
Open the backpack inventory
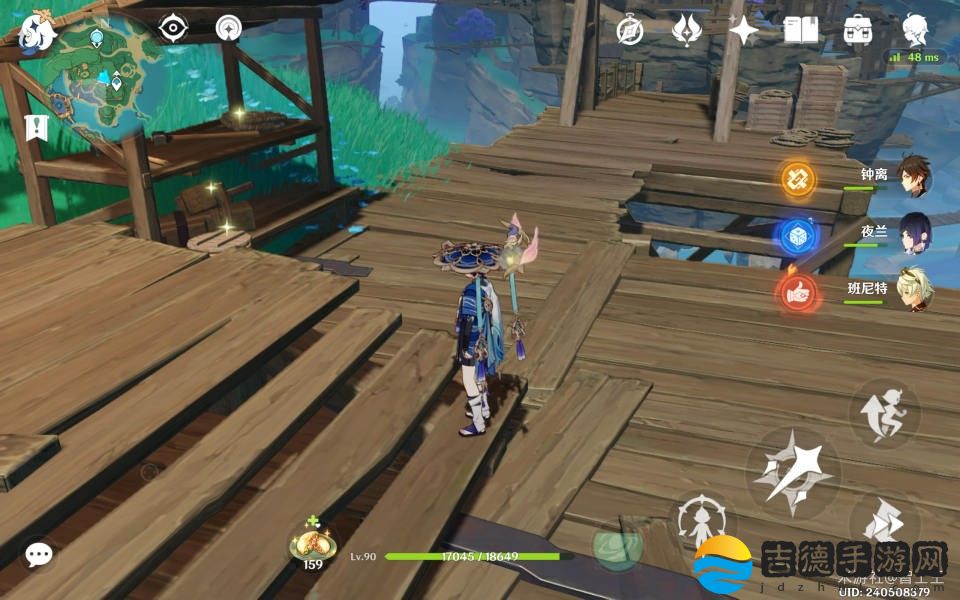(x=857, y=31)
